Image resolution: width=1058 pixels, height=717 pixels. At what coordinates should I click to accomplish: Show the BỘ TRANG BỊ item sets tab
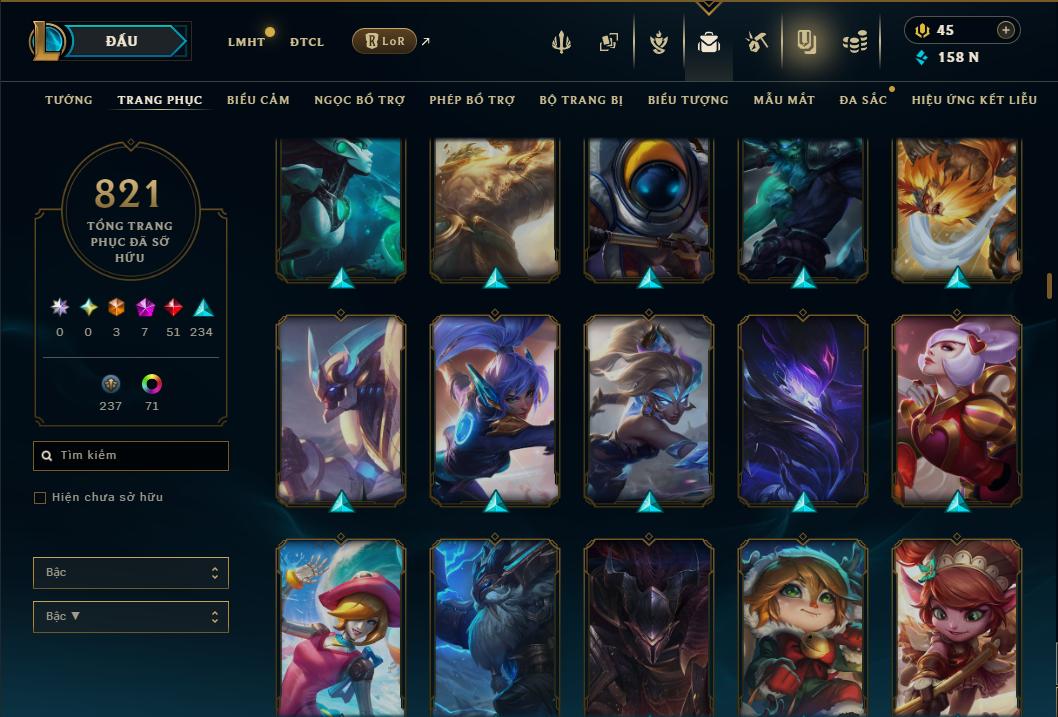(x=581, y=100)
